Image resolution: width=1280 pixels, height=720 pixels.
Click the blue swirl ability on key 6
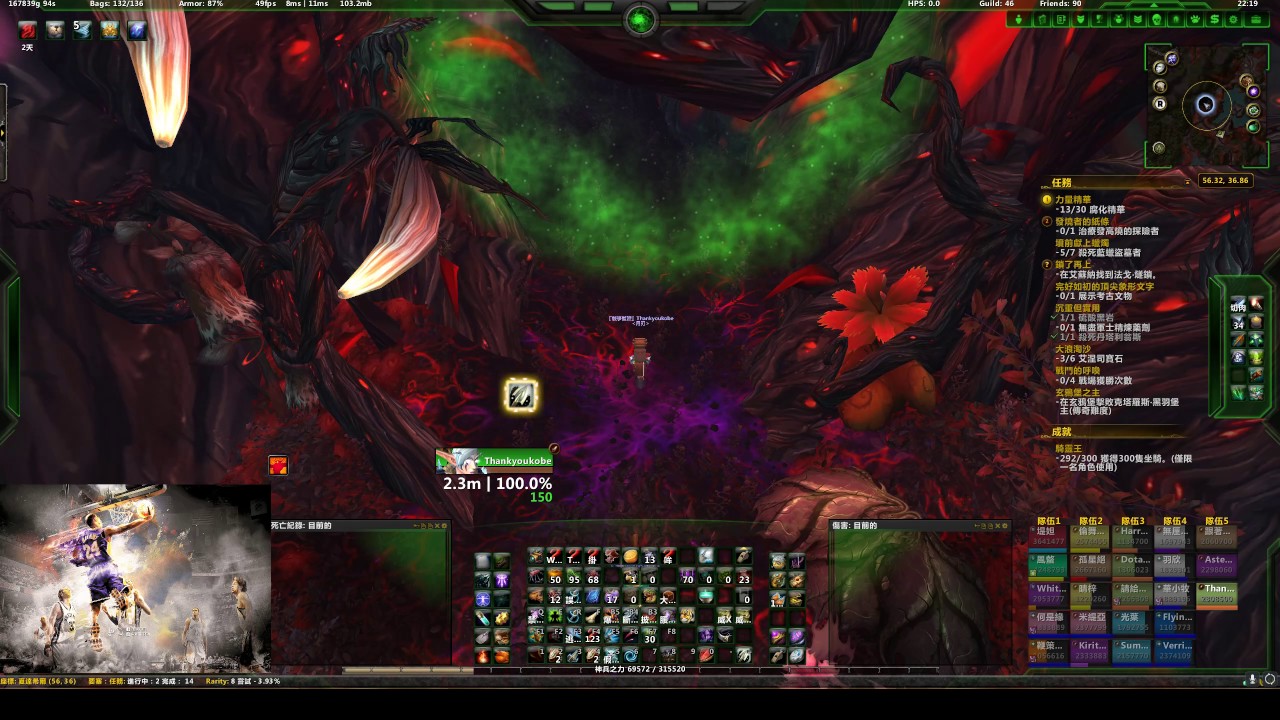[631, 656]
